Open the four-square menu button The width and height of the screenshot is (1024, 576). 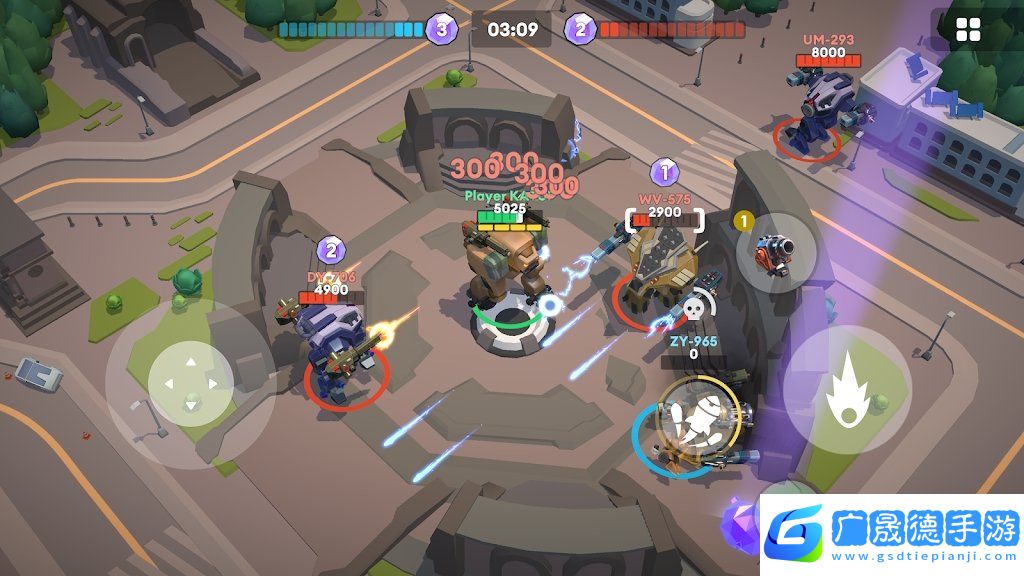[968, 30]
